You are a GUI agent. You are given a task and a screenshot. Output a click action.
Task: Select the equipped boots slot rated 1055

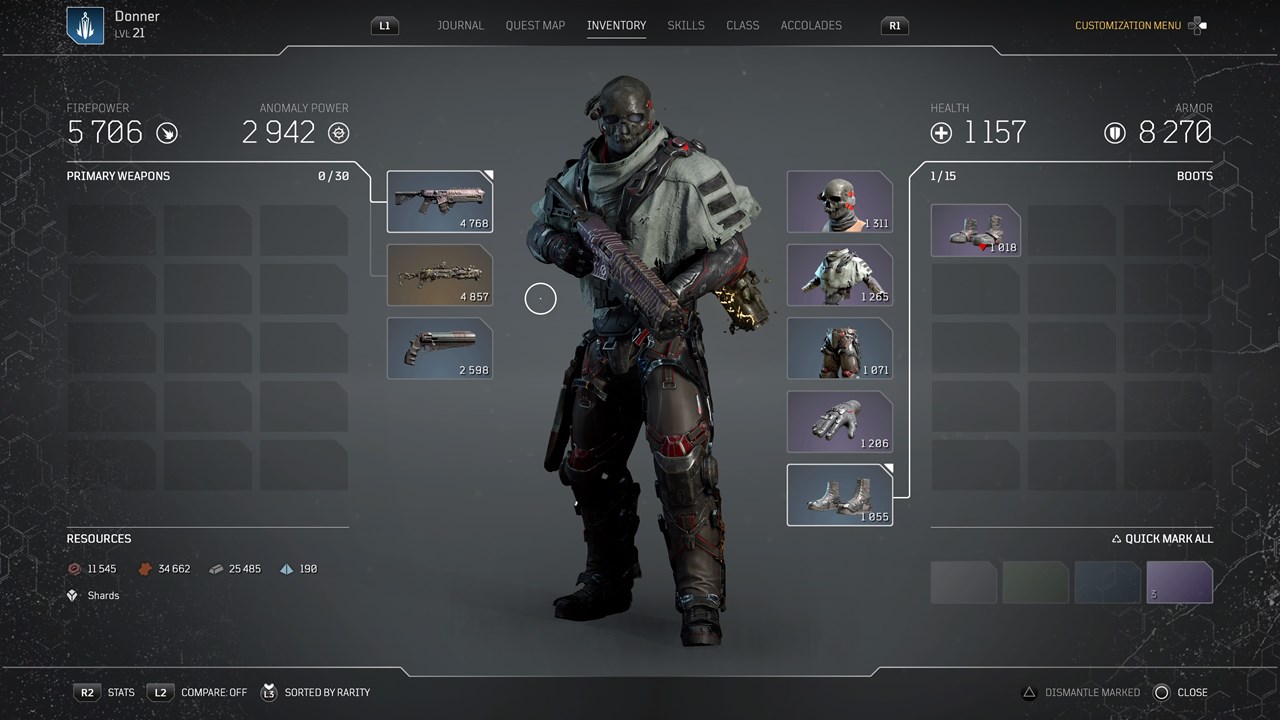(839, 495)
